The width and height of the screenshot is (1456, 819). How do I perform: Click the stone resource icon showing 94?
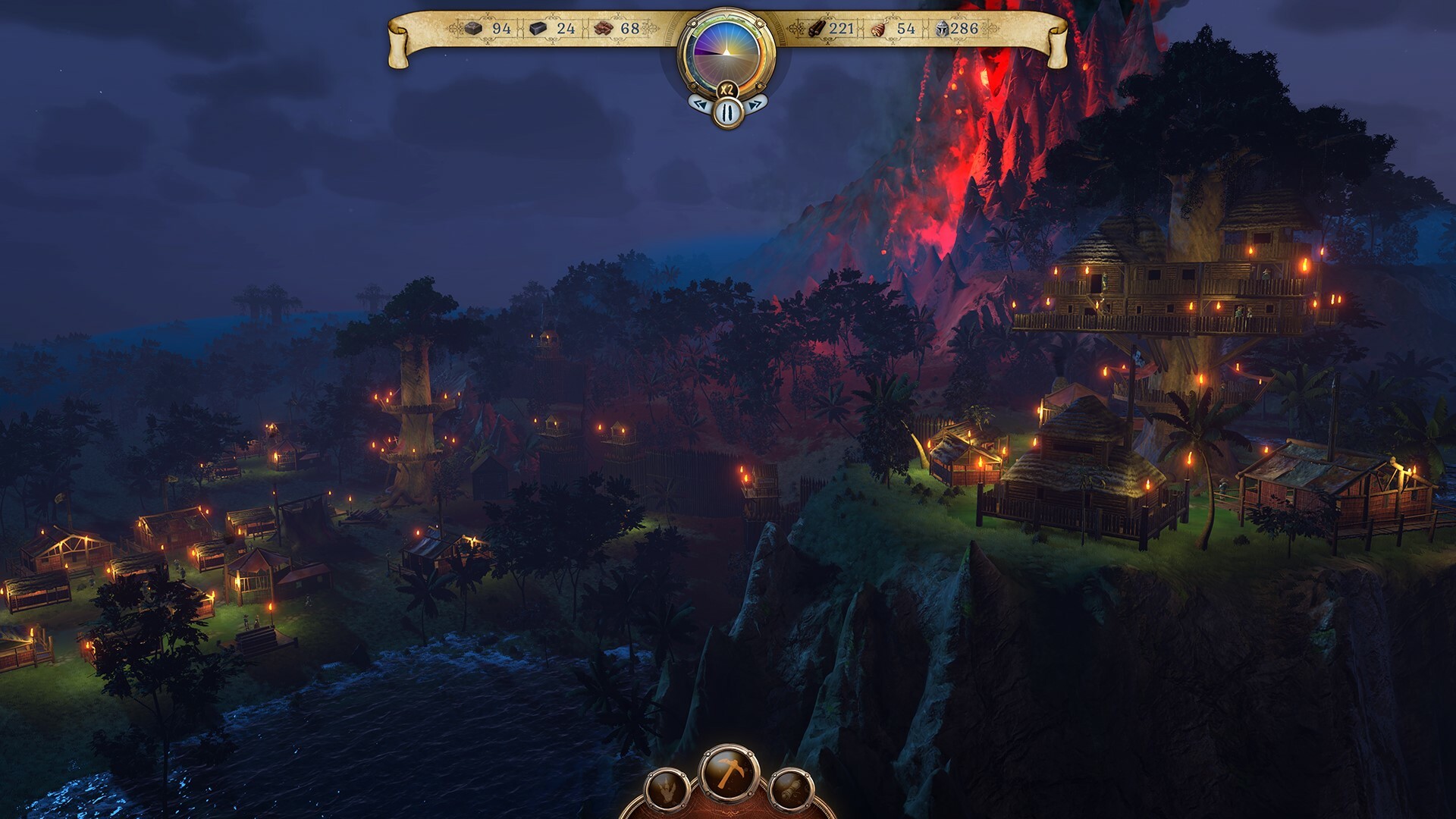[474, 27]
